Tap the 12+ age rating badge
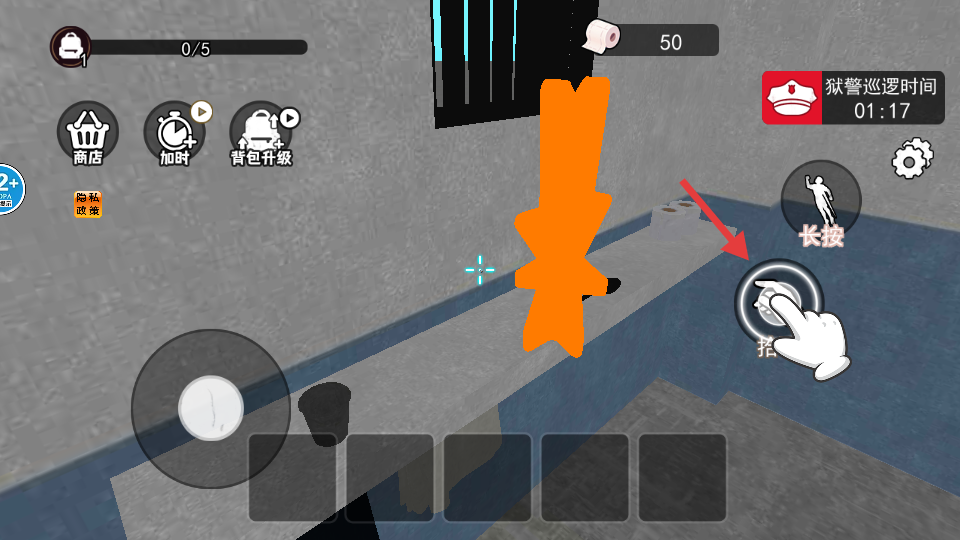This screenshot has height=540, width=960. click(x=9, y=187)
